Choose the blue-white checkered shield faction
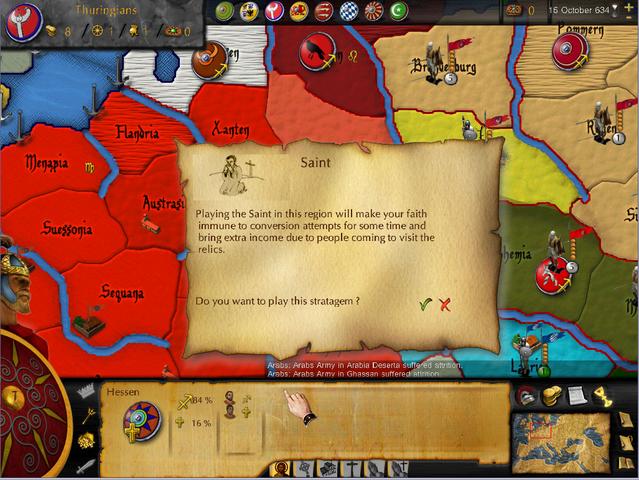 pos(347,11)
